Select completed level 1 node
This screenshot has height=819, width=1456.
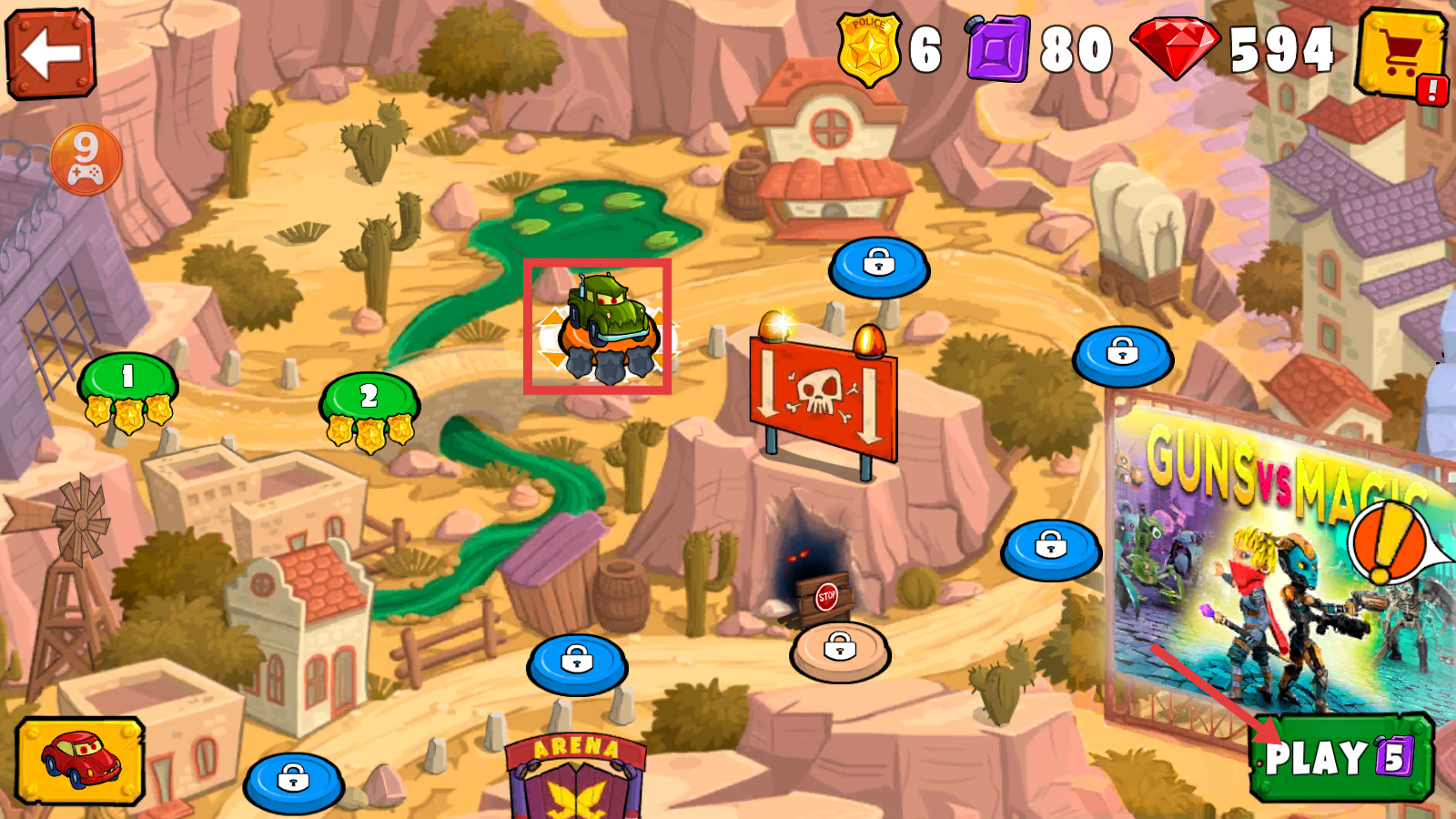pos(127,382)
